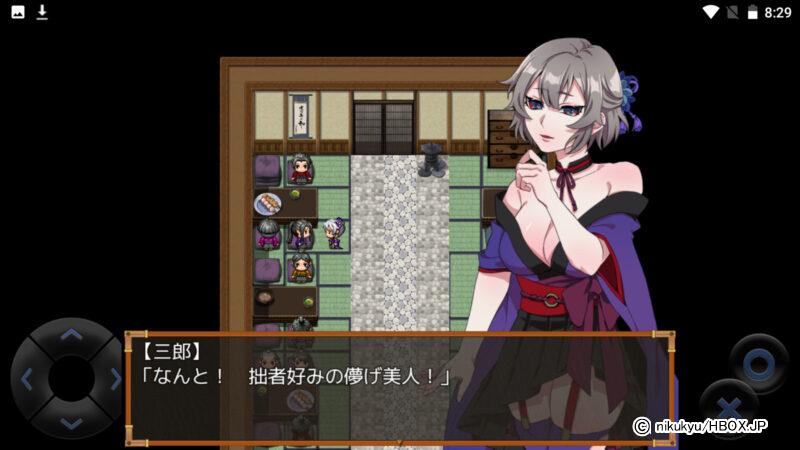Tap the virtual D-pad up arrow
Screen dimensions: 800x450
[70, 335]
